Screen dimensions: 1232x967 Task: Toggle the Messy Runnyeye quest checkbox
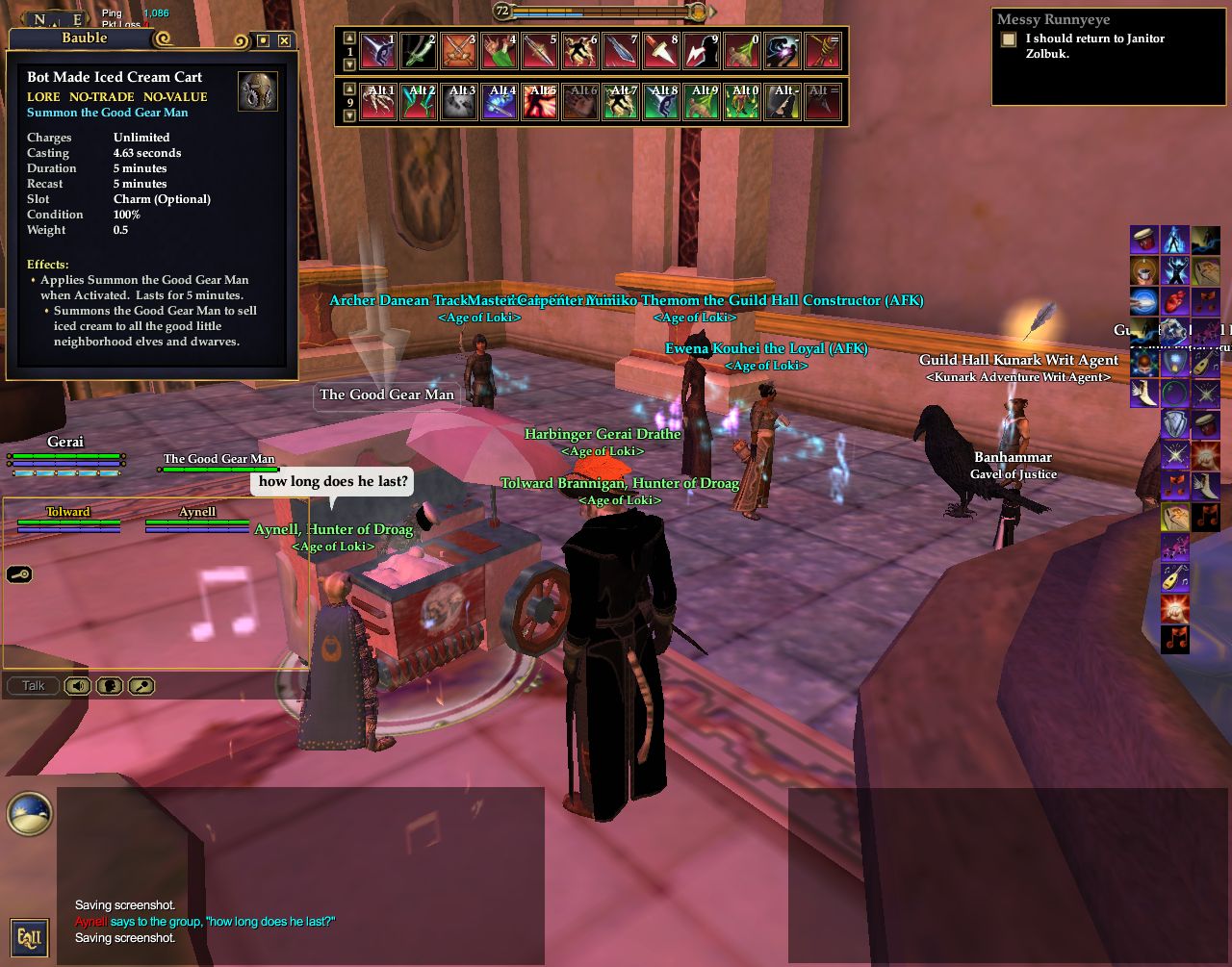click(x=1008, y=39)
